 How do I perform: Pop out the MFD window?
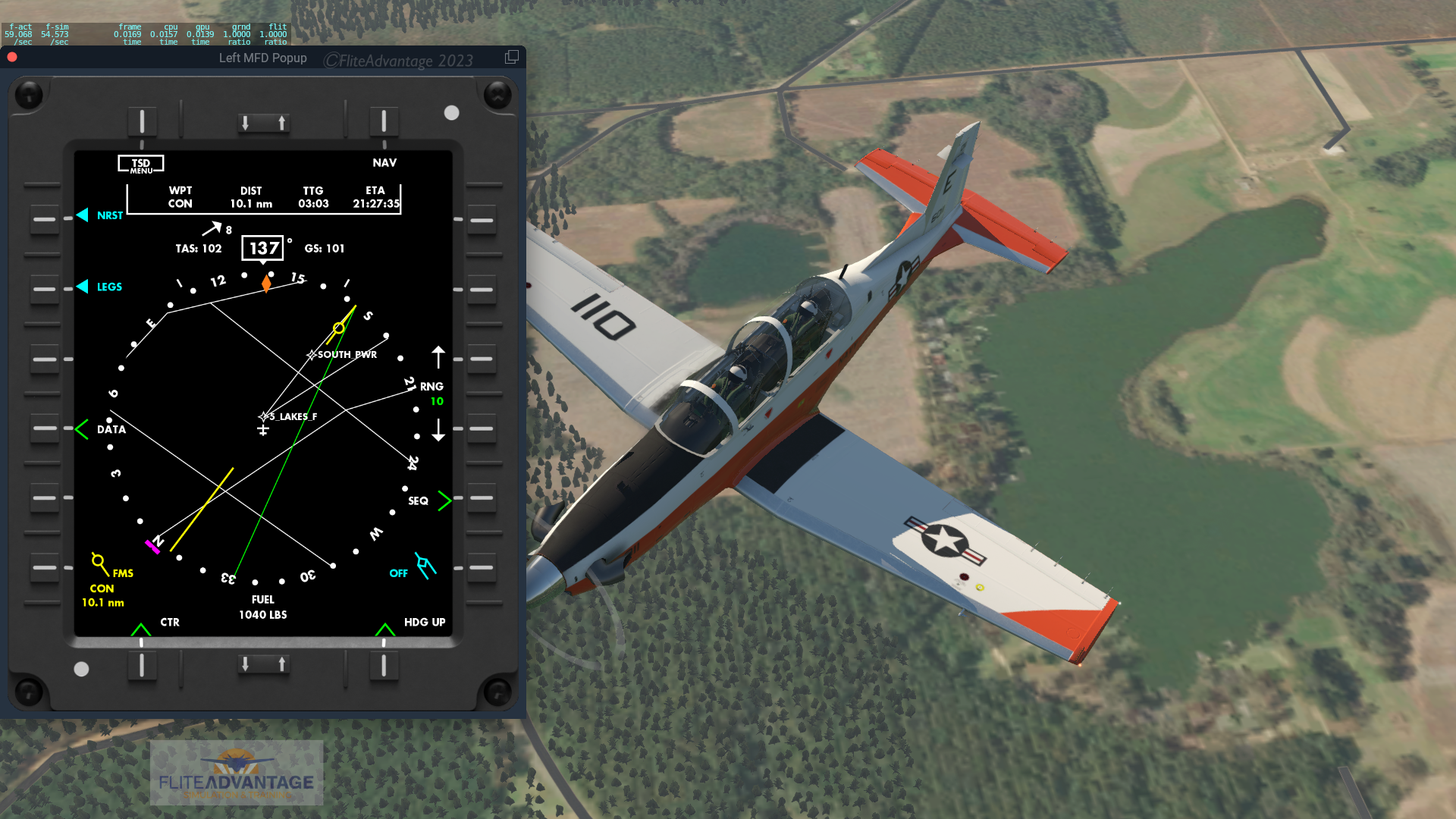(x=512, y=58)
